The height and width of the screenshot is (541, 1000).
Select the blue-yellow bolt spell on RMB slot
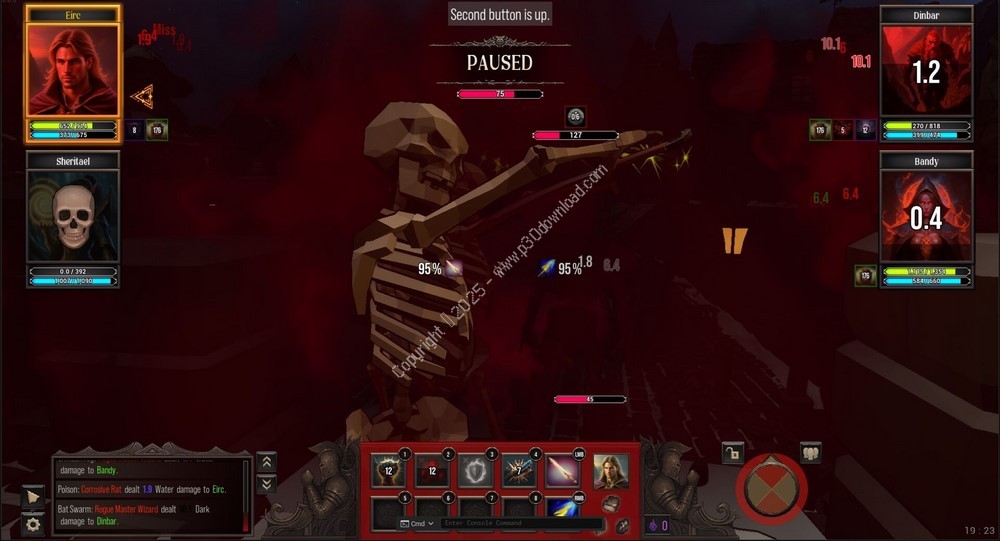tap(561, 509)
